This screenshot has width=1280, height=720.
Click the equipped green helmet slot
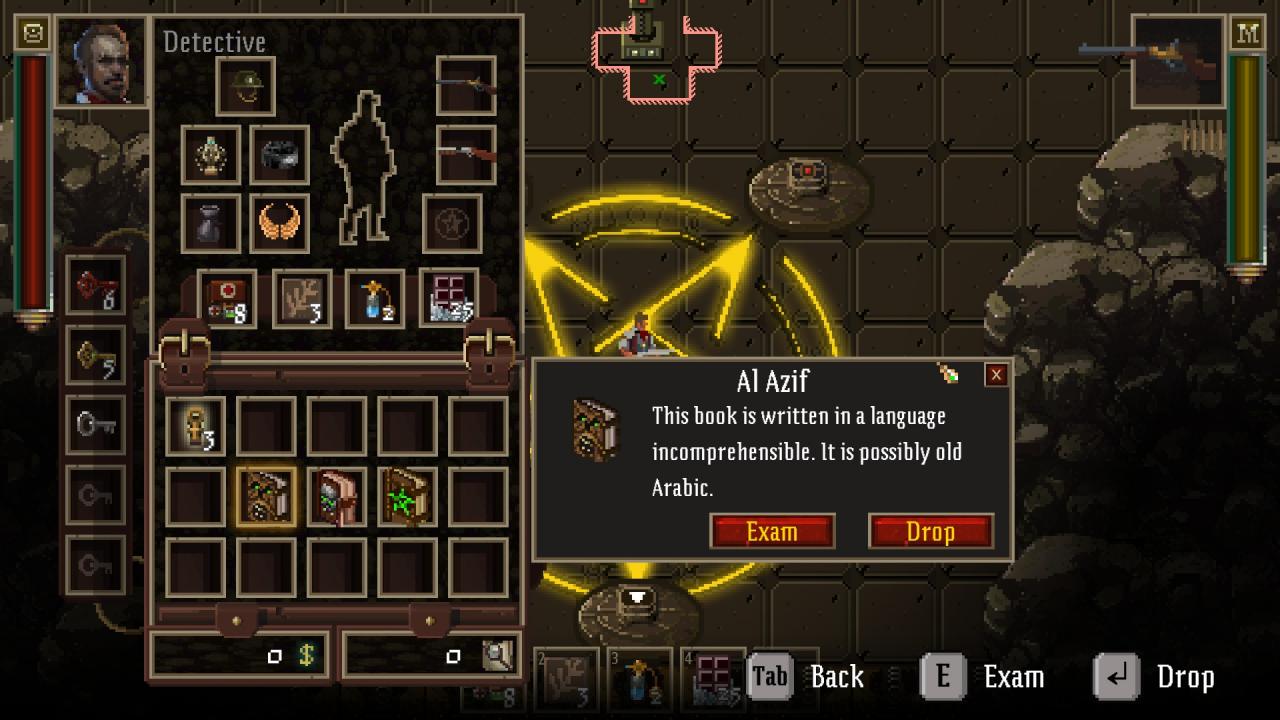coord(245,87)
